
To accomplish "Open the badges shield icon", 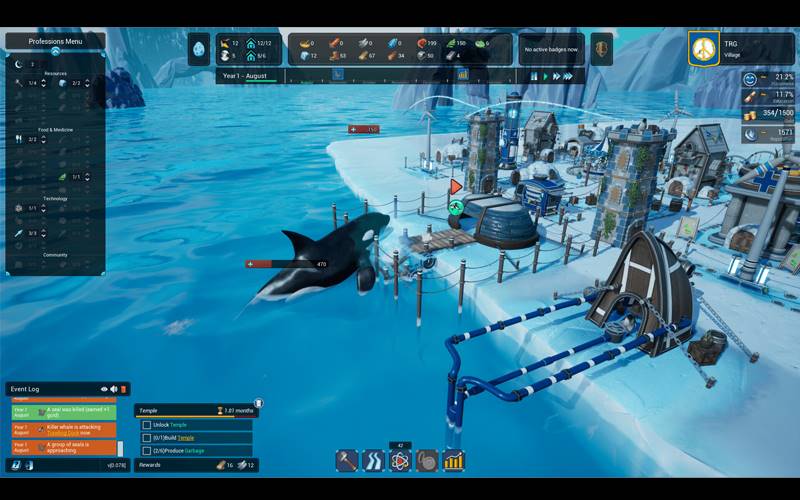I will [x=601, y=48].
